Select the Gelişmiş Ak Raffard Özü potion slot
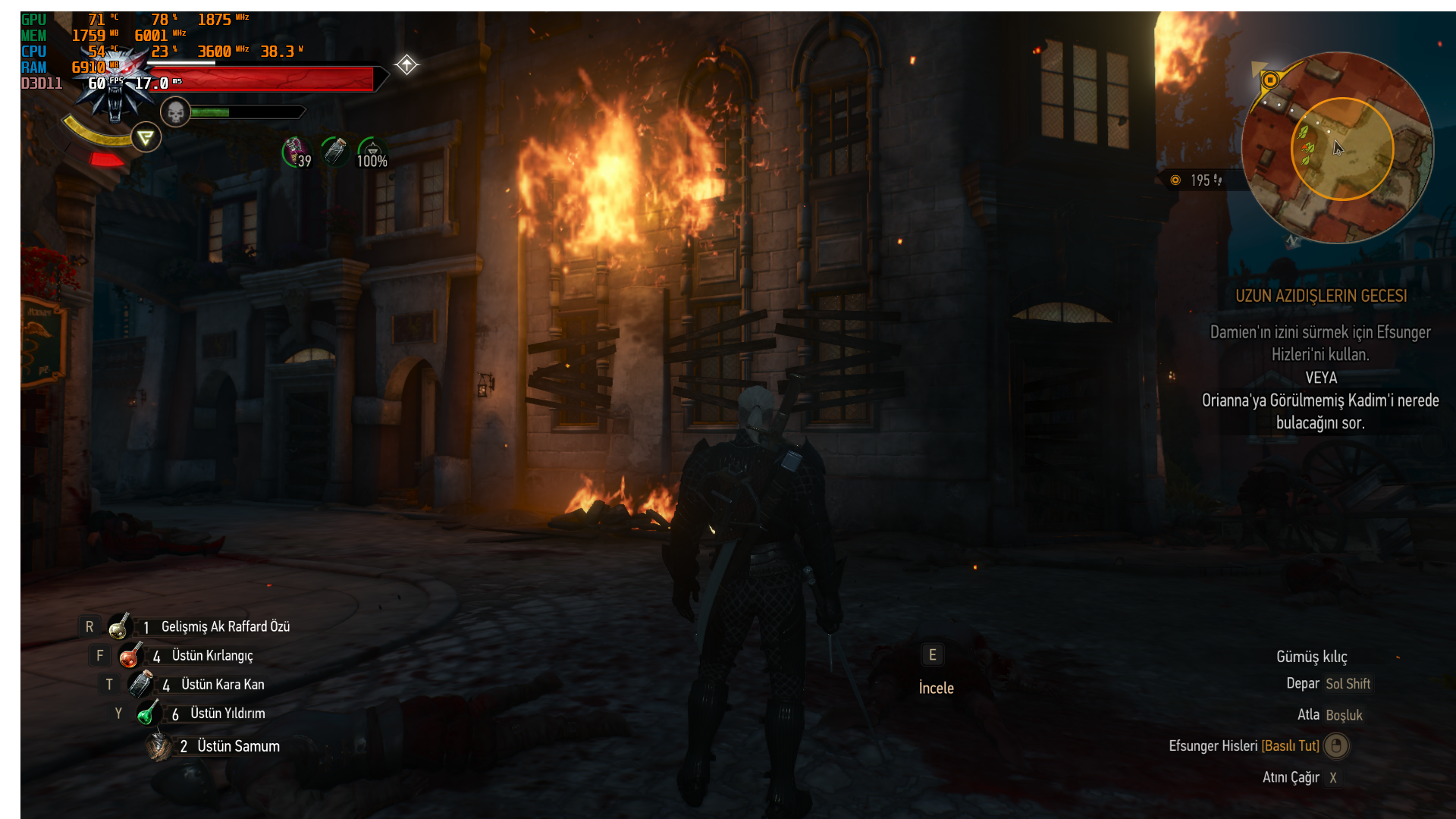Screen dimensions: 1456x819 [120, 626]
